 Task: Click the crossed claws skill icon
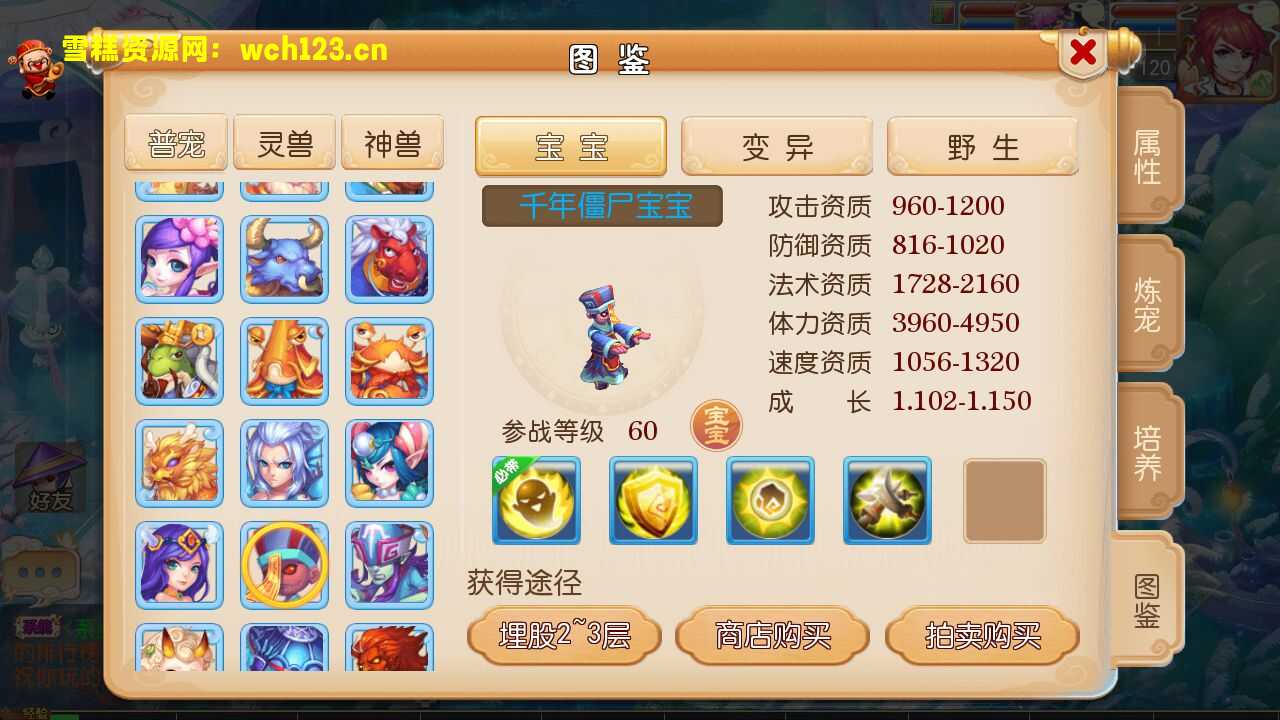887,500
